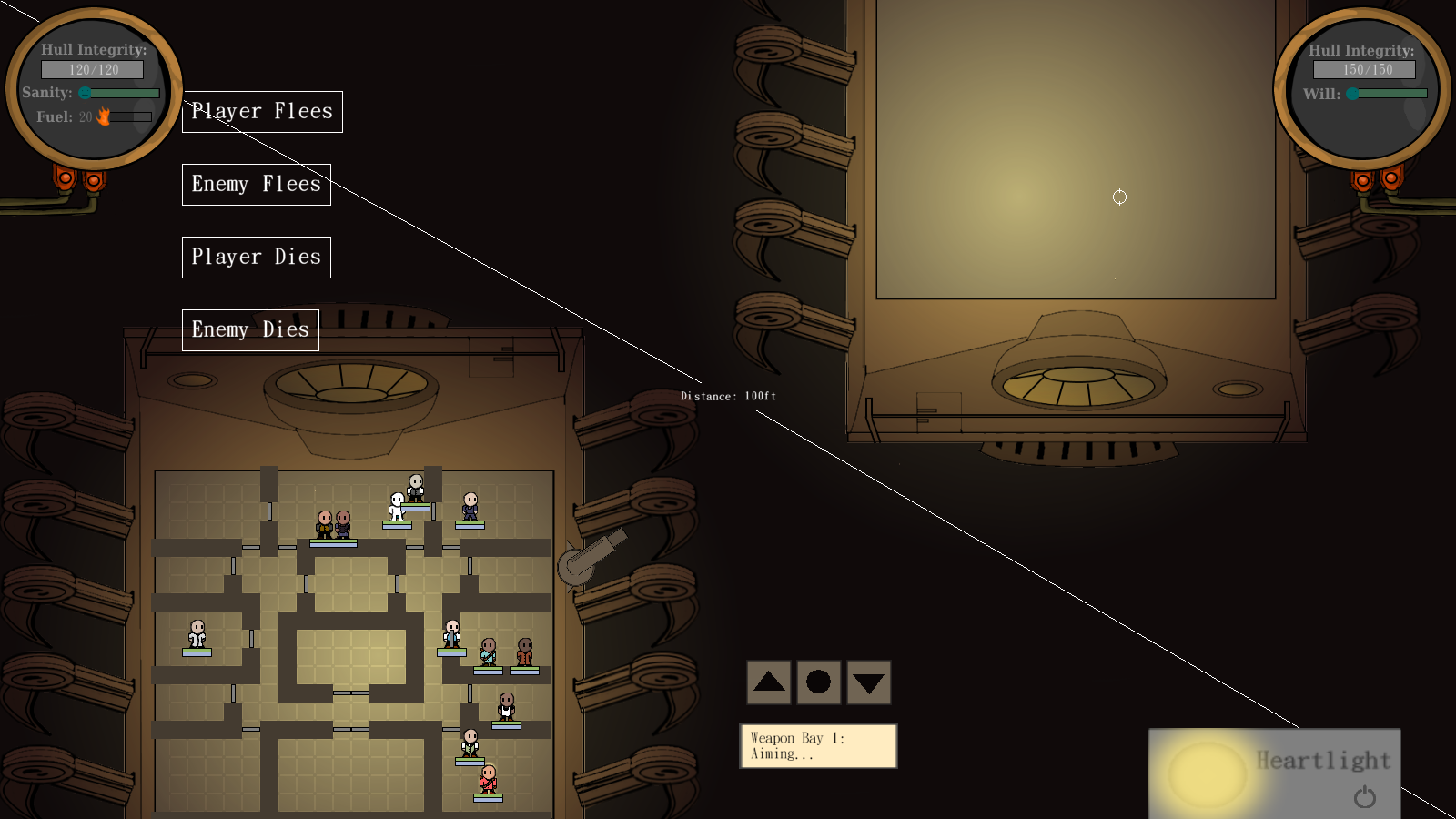Click the up arrow weapon button

coord(769,682)
